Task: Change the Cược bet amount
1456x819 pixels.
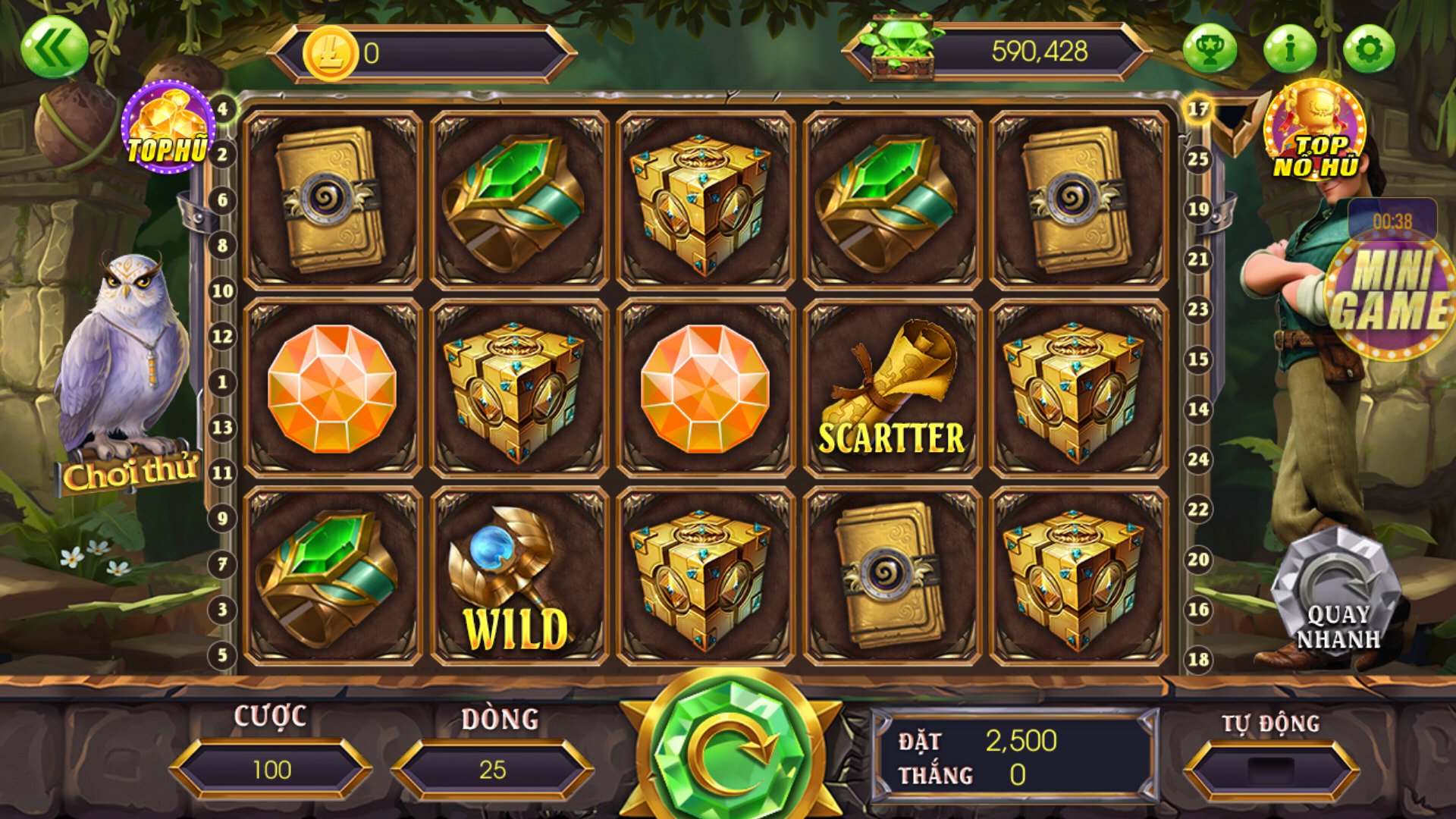Action: [x=271, y=770]
